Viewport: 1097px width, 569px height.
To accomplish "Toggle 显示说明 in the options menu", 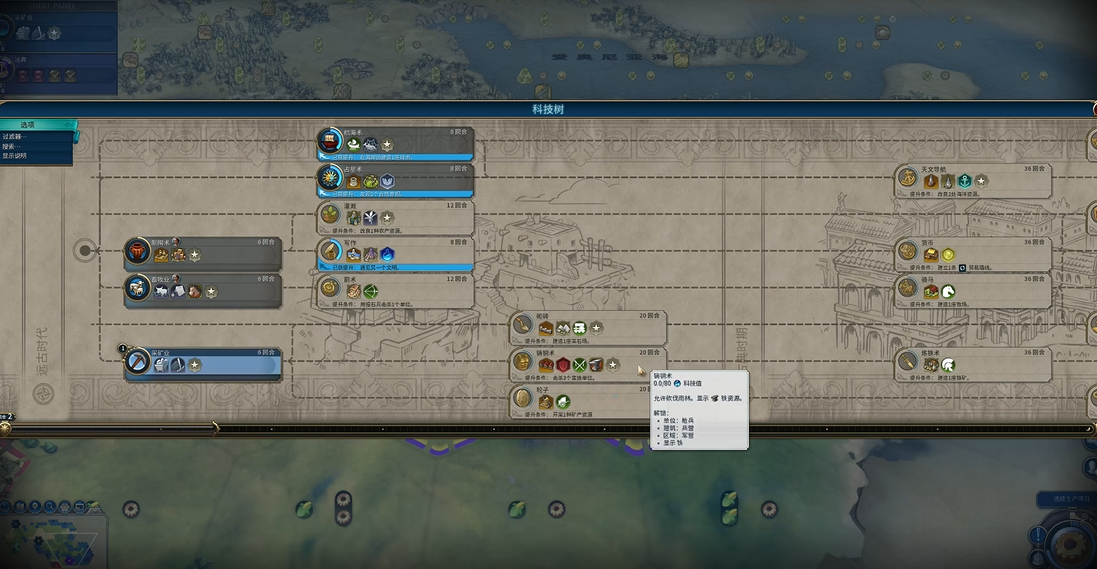I will (x=16, y=156).
